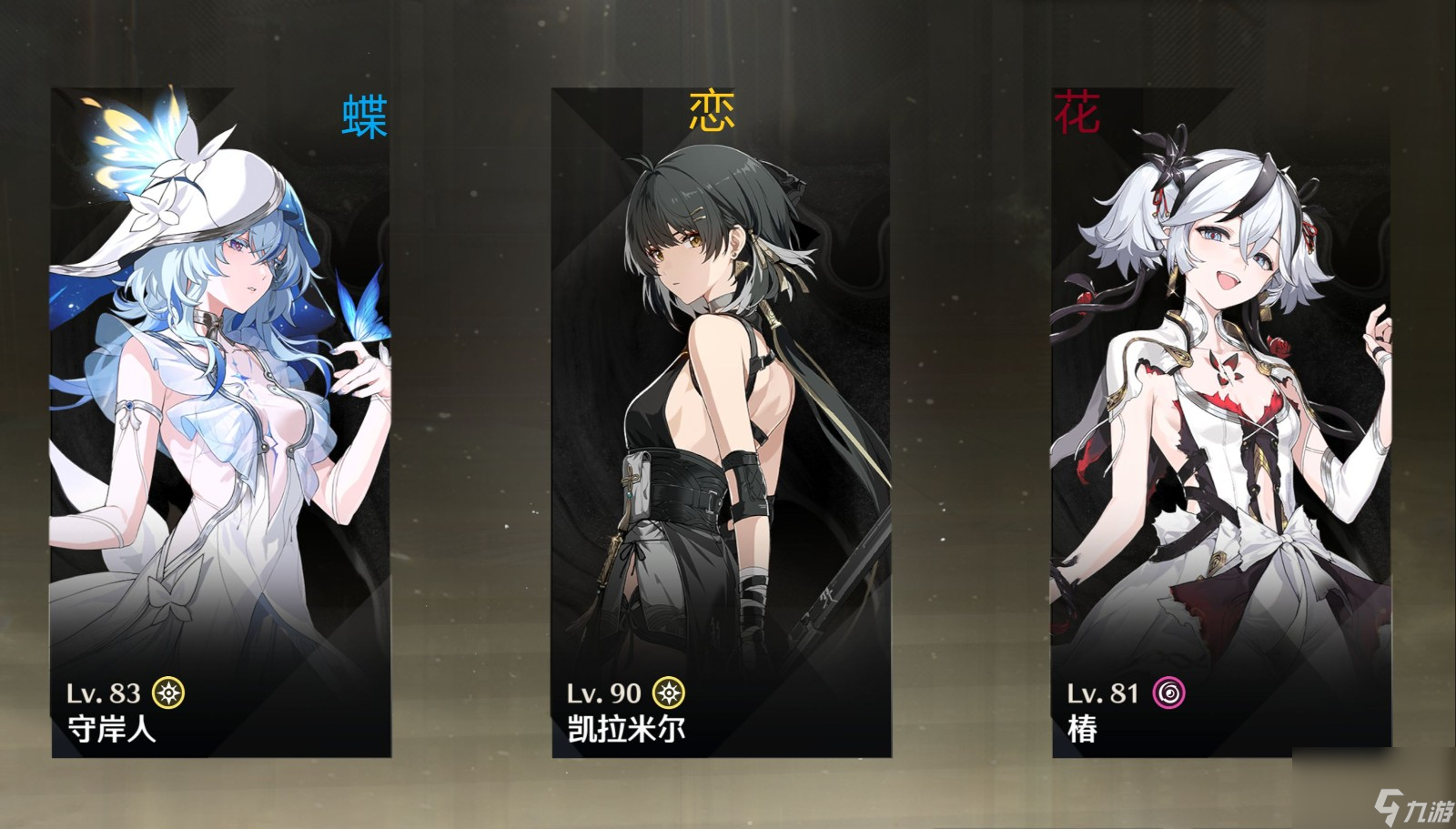Pick the 椿 character card
1456x829 pixels.
(x=1221, y=423)
